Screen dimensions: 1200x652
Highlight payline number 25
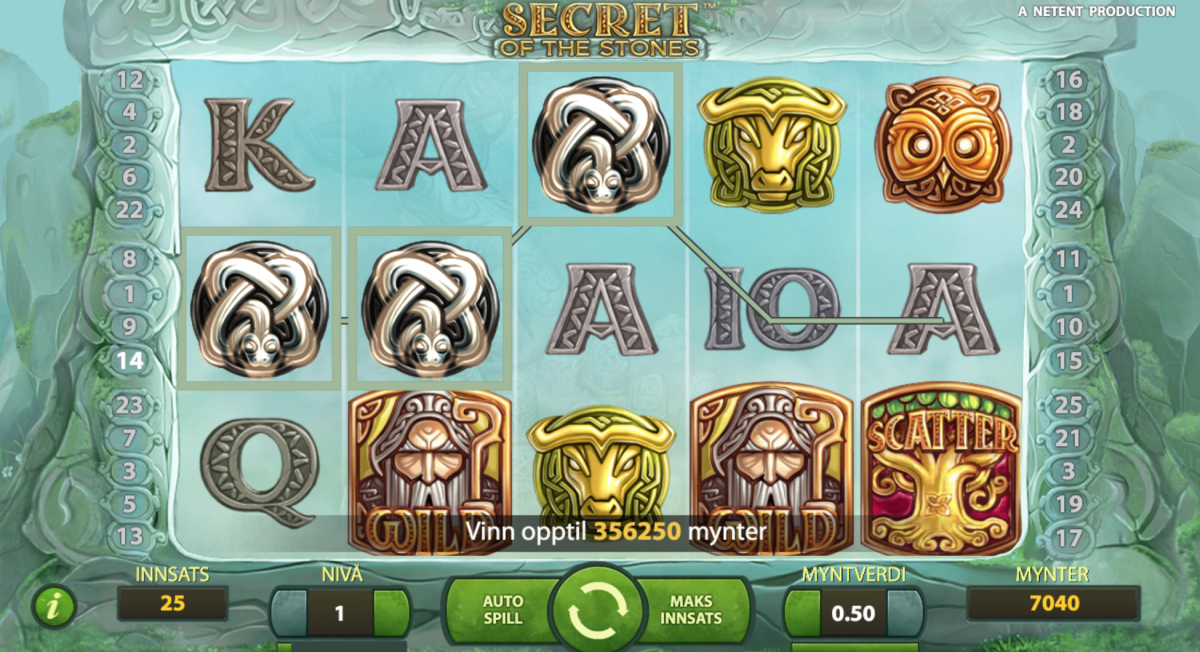tap(1069, 405)
